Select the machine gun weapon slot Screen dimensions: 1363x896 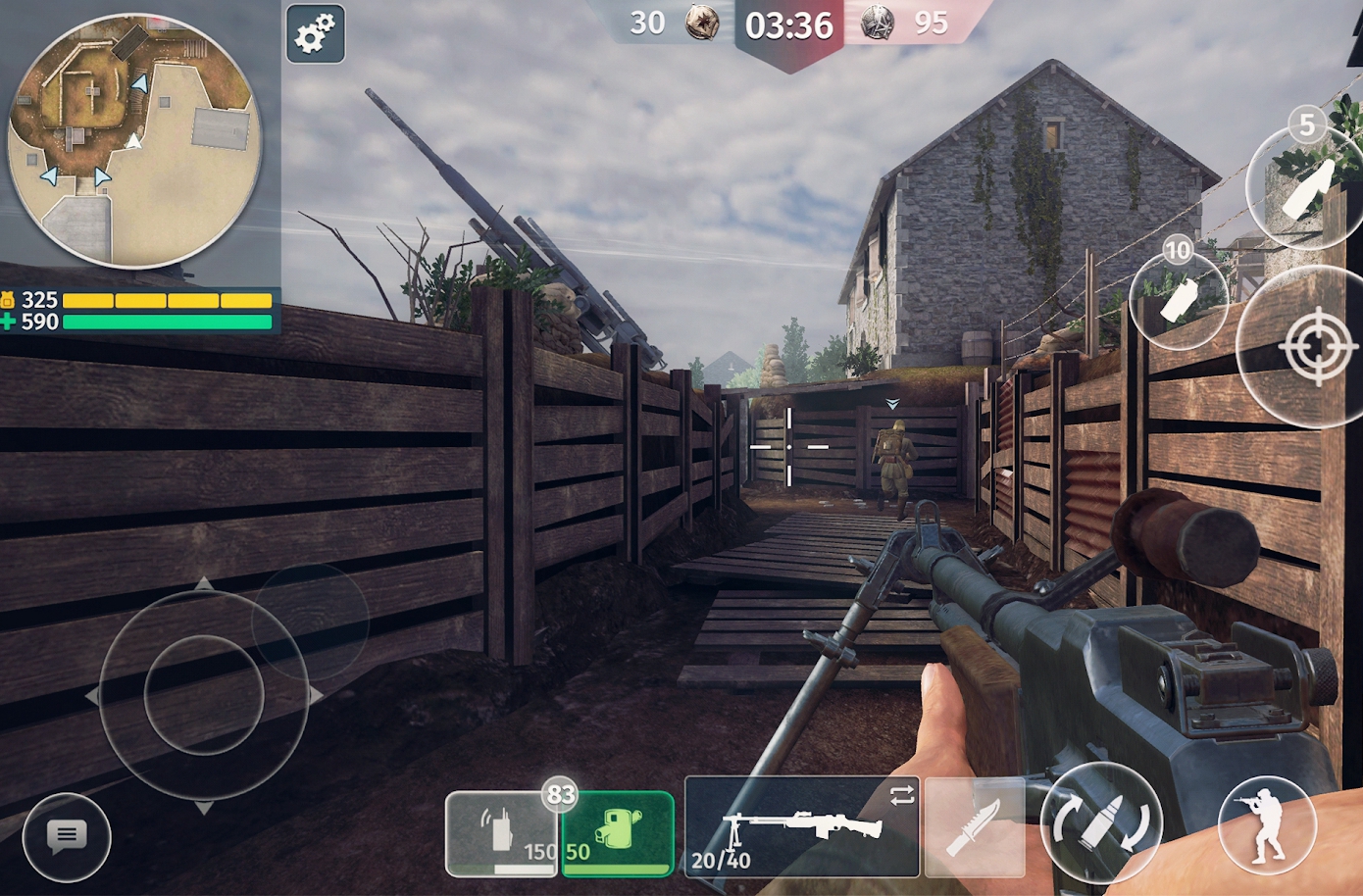click(x=801, y=826)
